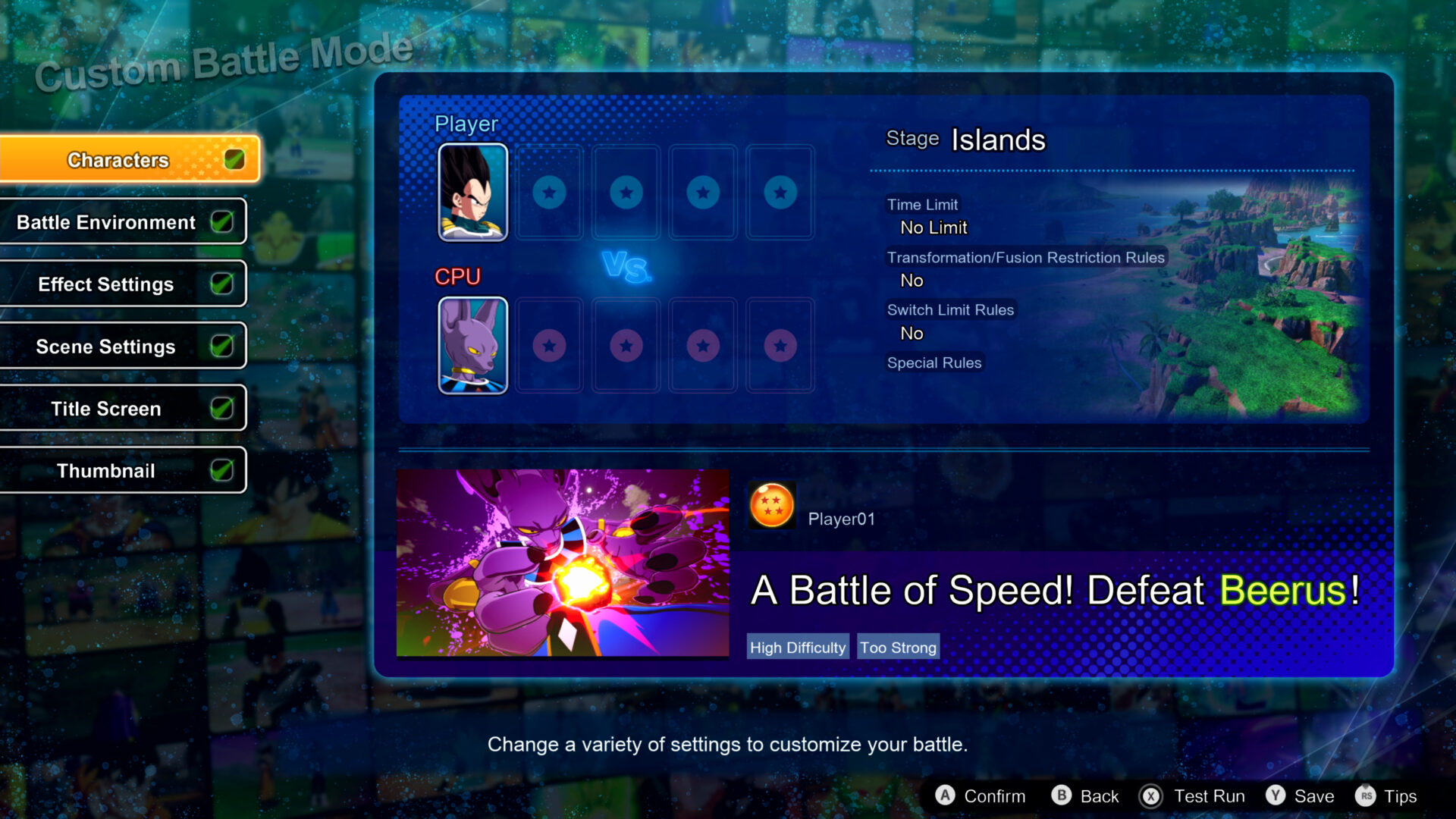Open the Title Screen section
This screenshot has width=1456, height=819.
[x=106, y=408]
